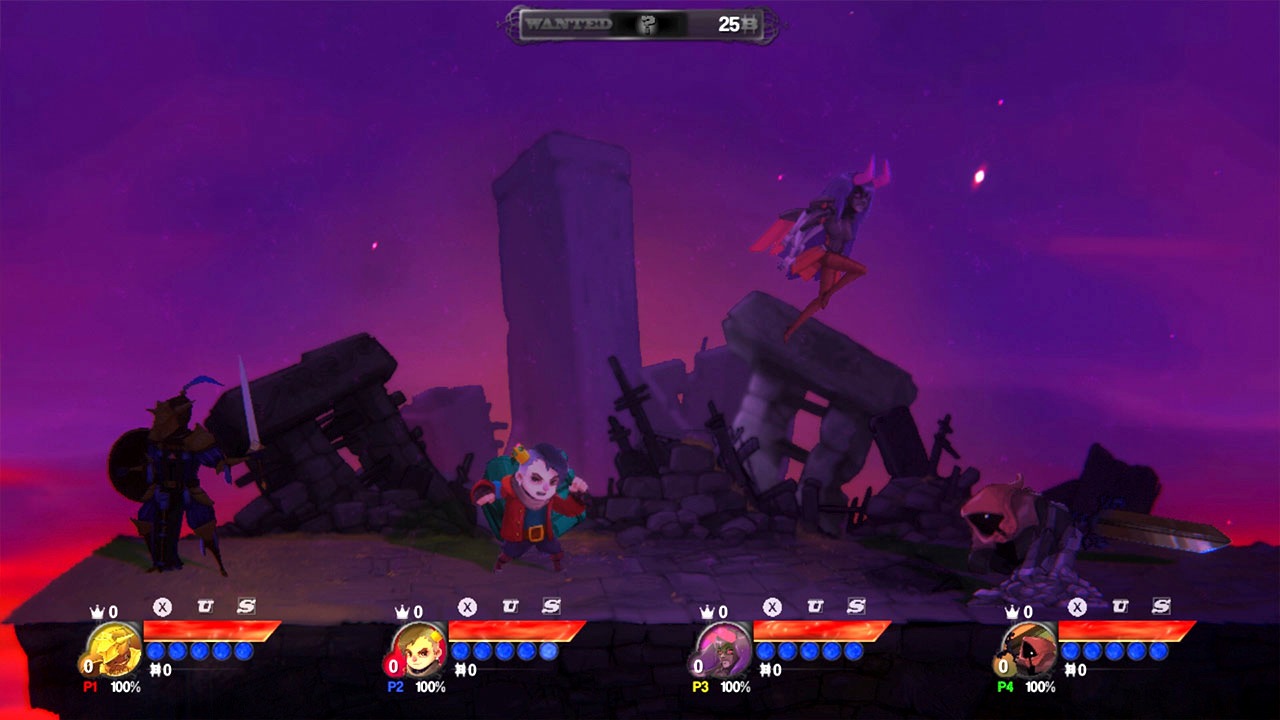Select the P2 red-haired hero portrait
1280x720 pixels.
pos(419,648)
